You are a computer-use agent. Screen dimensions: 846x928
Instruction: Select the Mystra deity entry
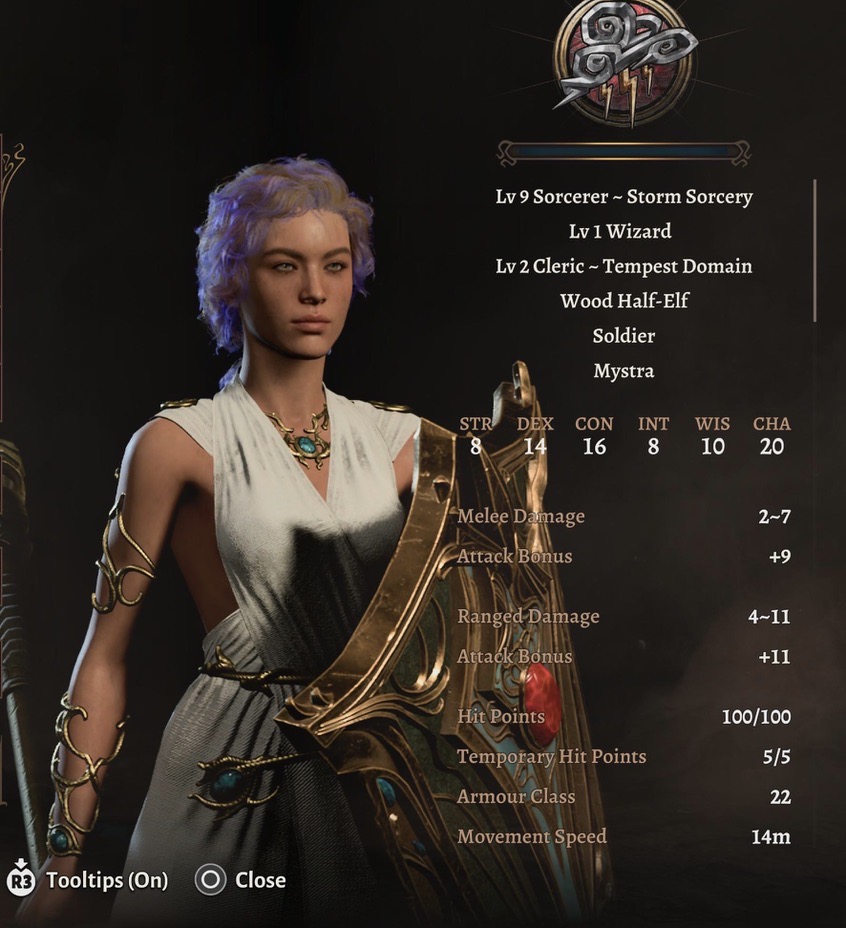(623, 370)
